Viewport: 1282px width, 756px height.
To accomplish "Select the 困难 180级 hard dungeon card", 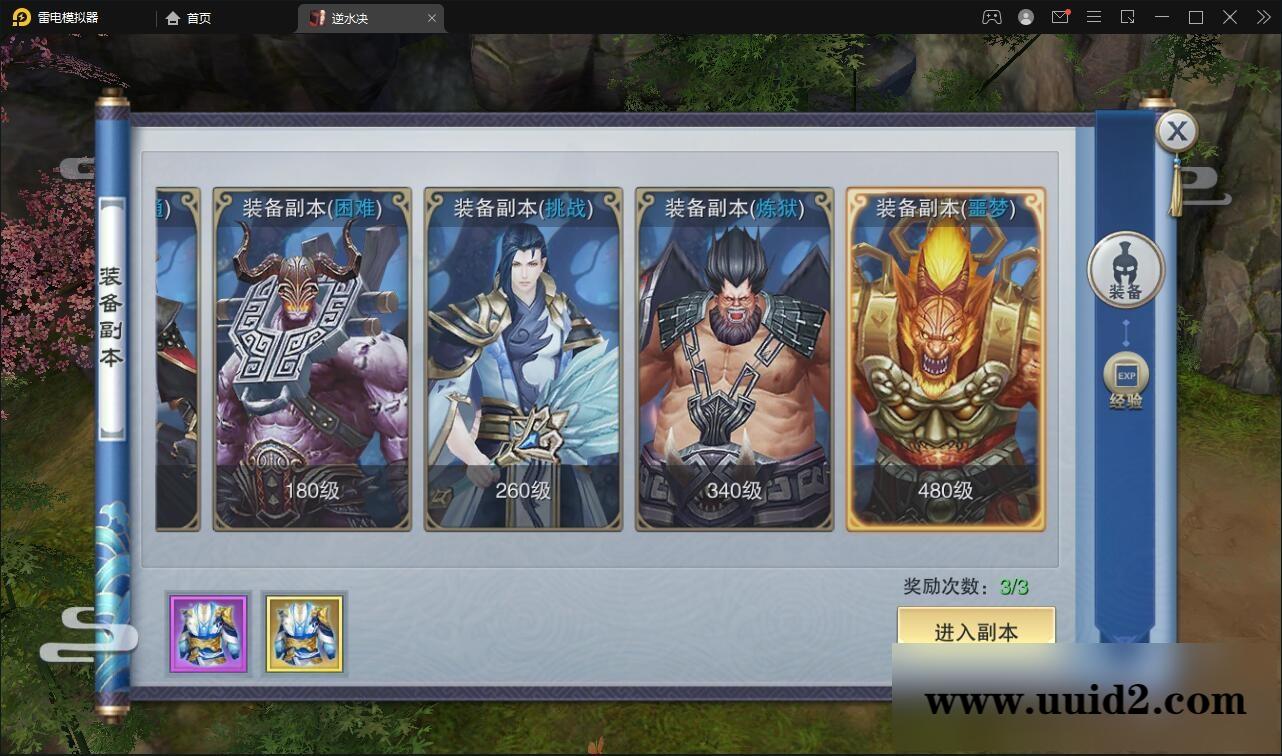I will 310,360.
